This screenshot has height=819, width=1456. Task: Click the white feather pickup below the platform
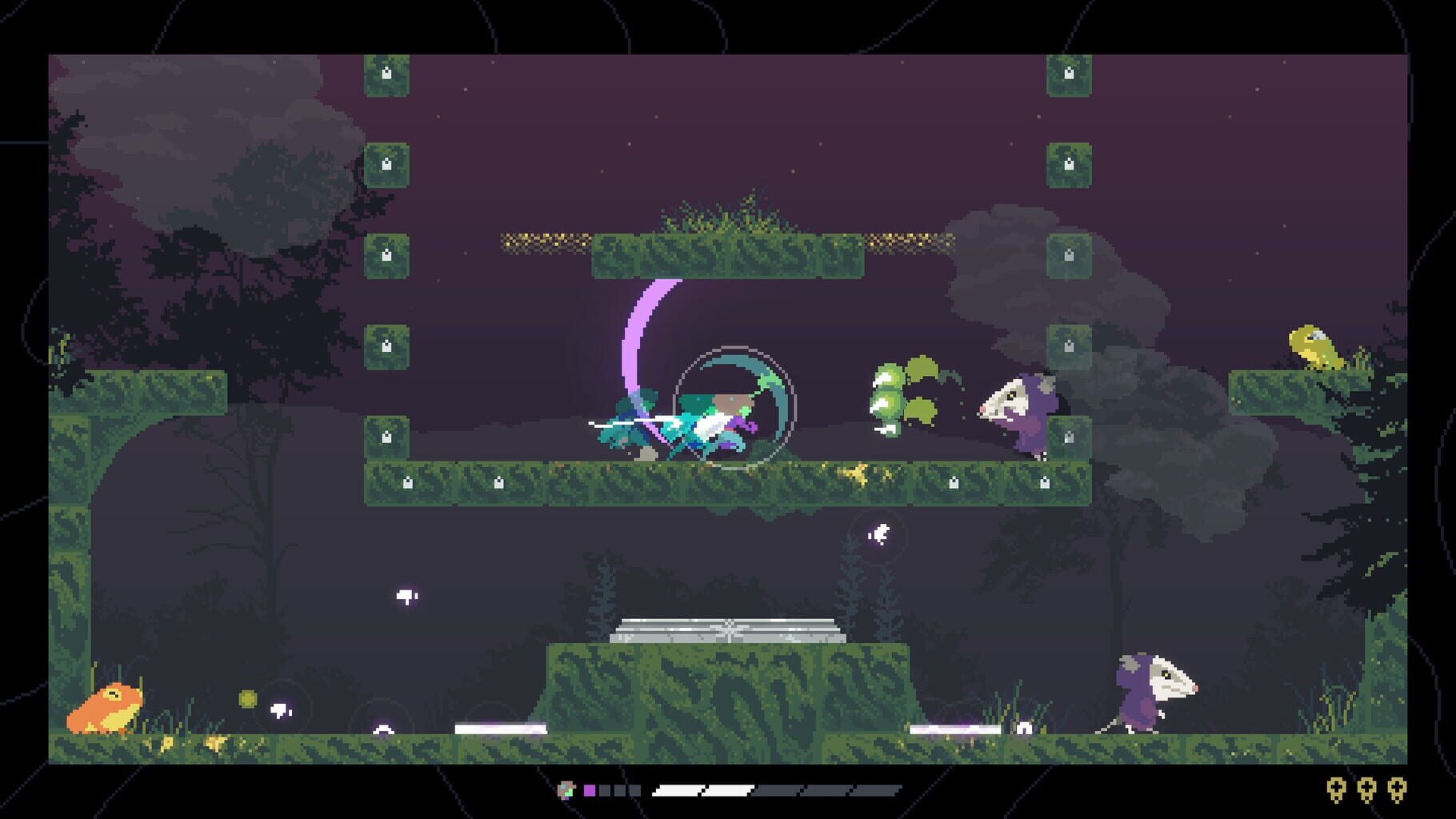[x=406, y=595]
